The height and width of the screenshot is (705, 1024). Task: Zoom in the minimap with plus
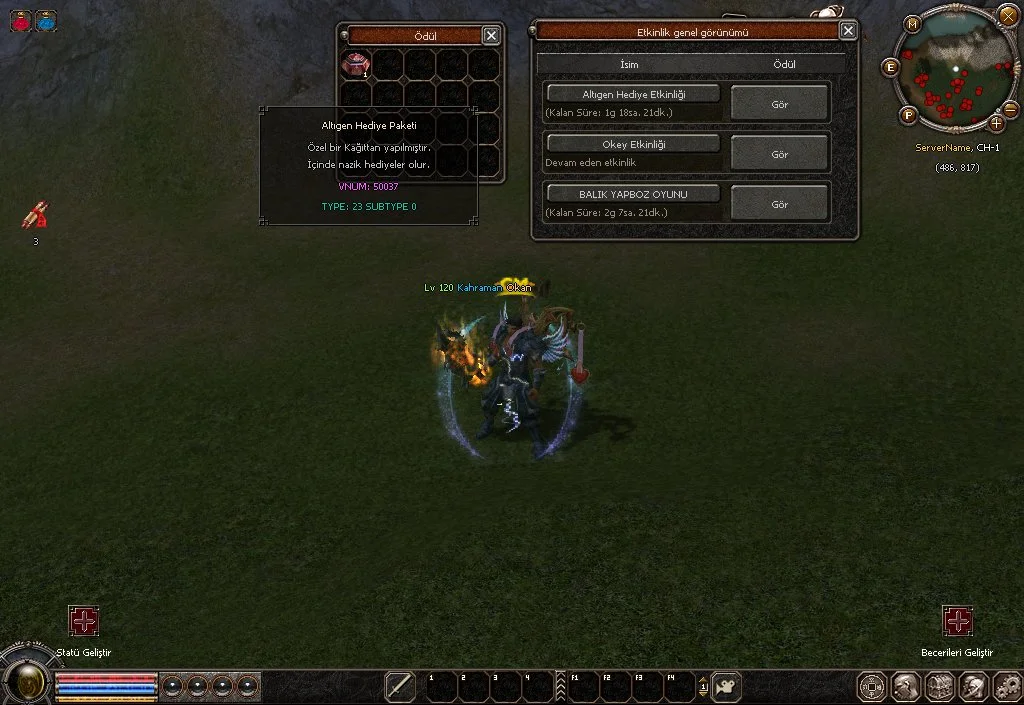[997, 123]
